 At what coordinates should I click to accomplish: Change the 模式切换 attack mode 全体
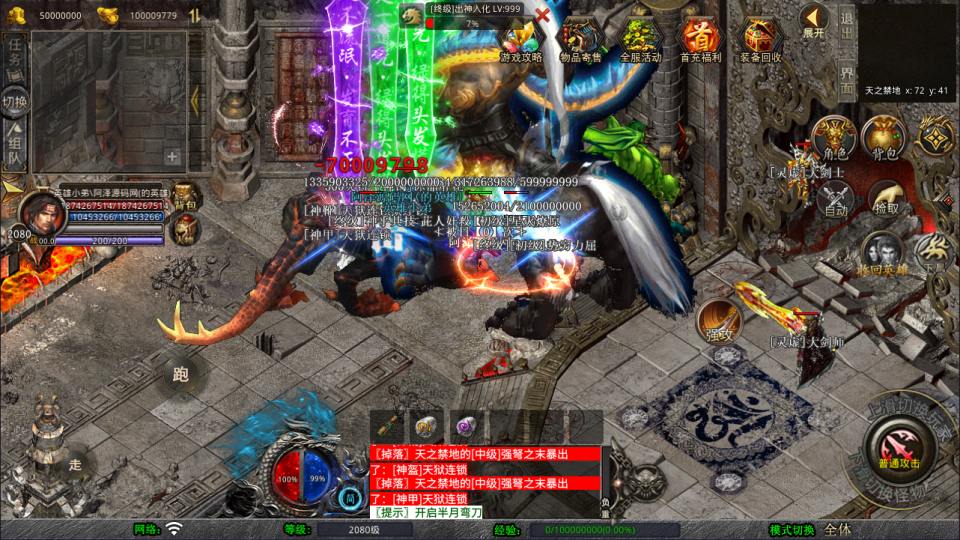pos(838,529)
